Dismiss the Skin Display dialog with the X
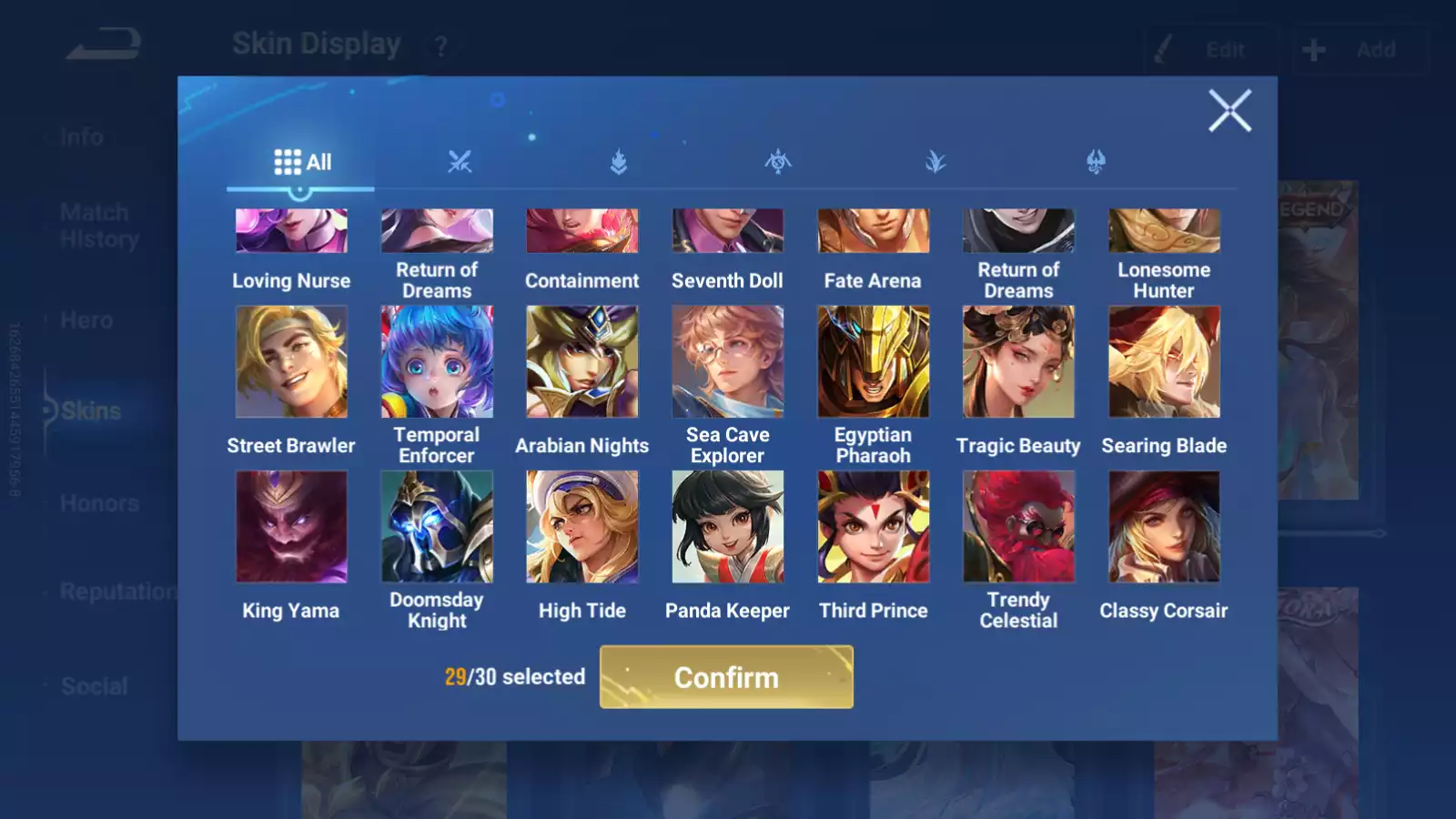1456x819 pixels. (x=1230, y=111)
